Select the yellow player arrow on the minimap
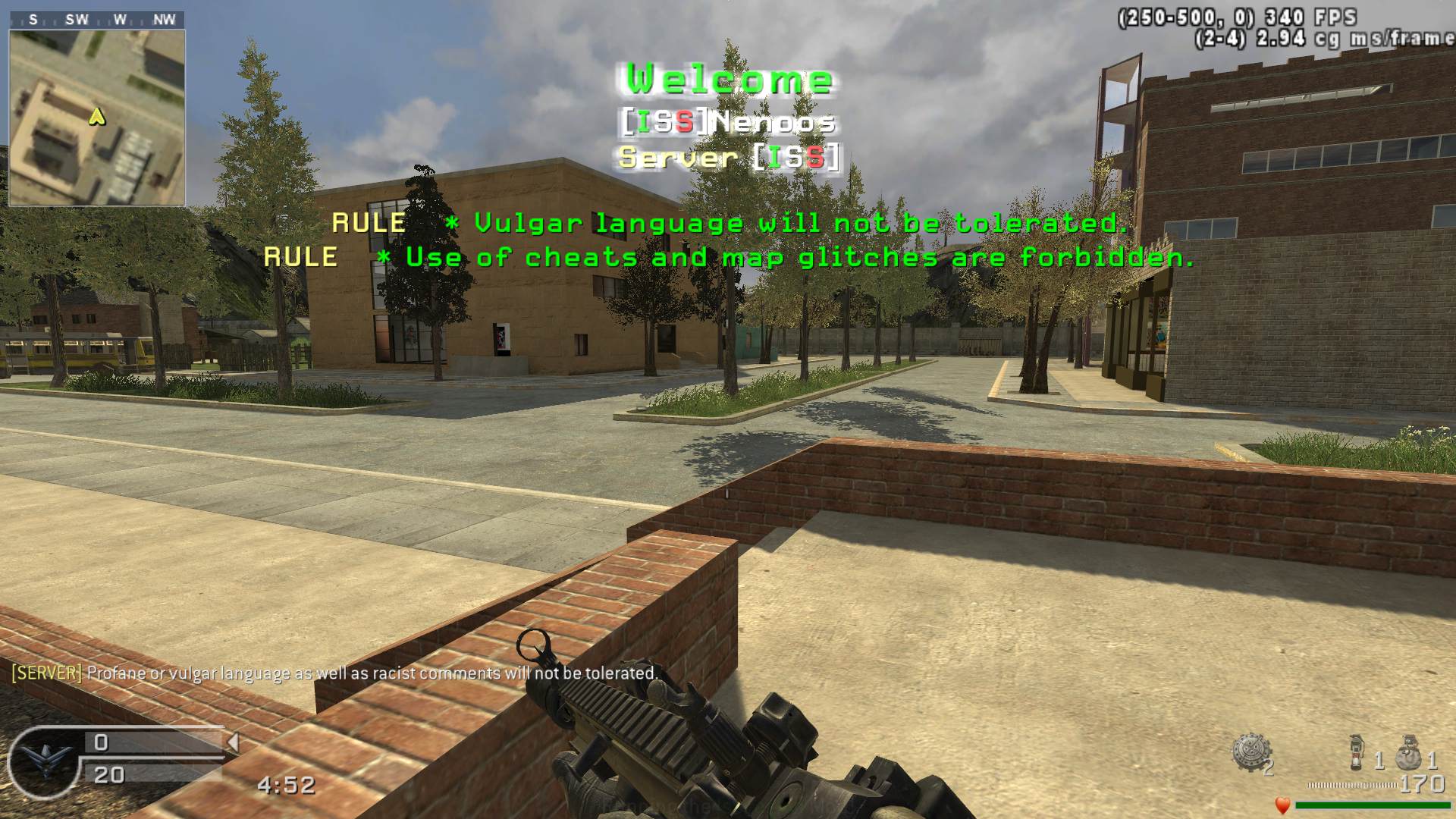1456x819 pixels. click(x=97, y=117)
